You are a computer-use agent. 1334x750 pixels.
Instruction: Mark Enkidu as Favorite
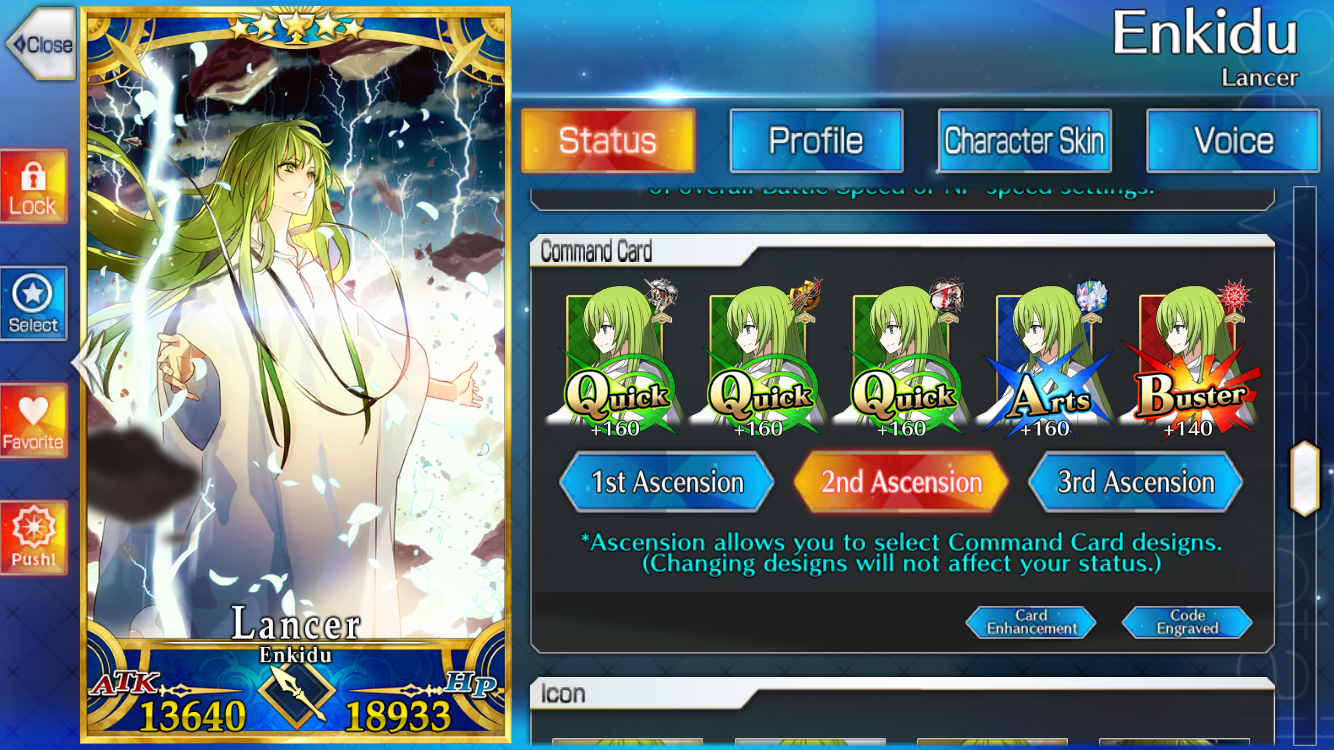click(34, 421)
